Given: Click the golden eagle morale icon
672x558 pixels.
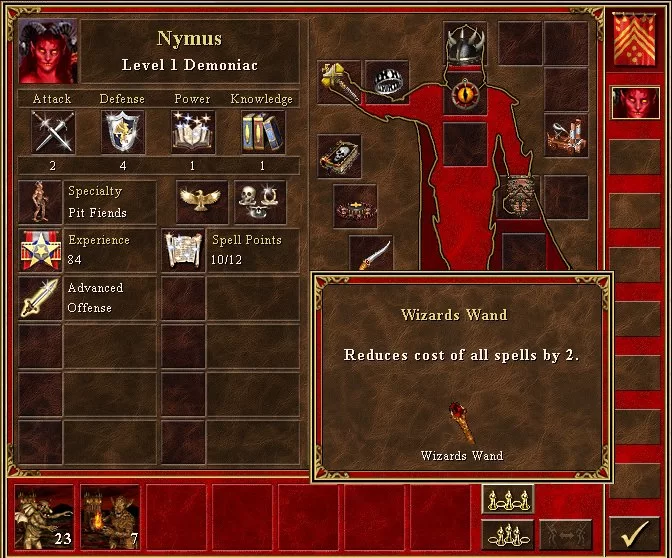Looking at the screenshot, I should pyautogui.click(x=197, y=201).
